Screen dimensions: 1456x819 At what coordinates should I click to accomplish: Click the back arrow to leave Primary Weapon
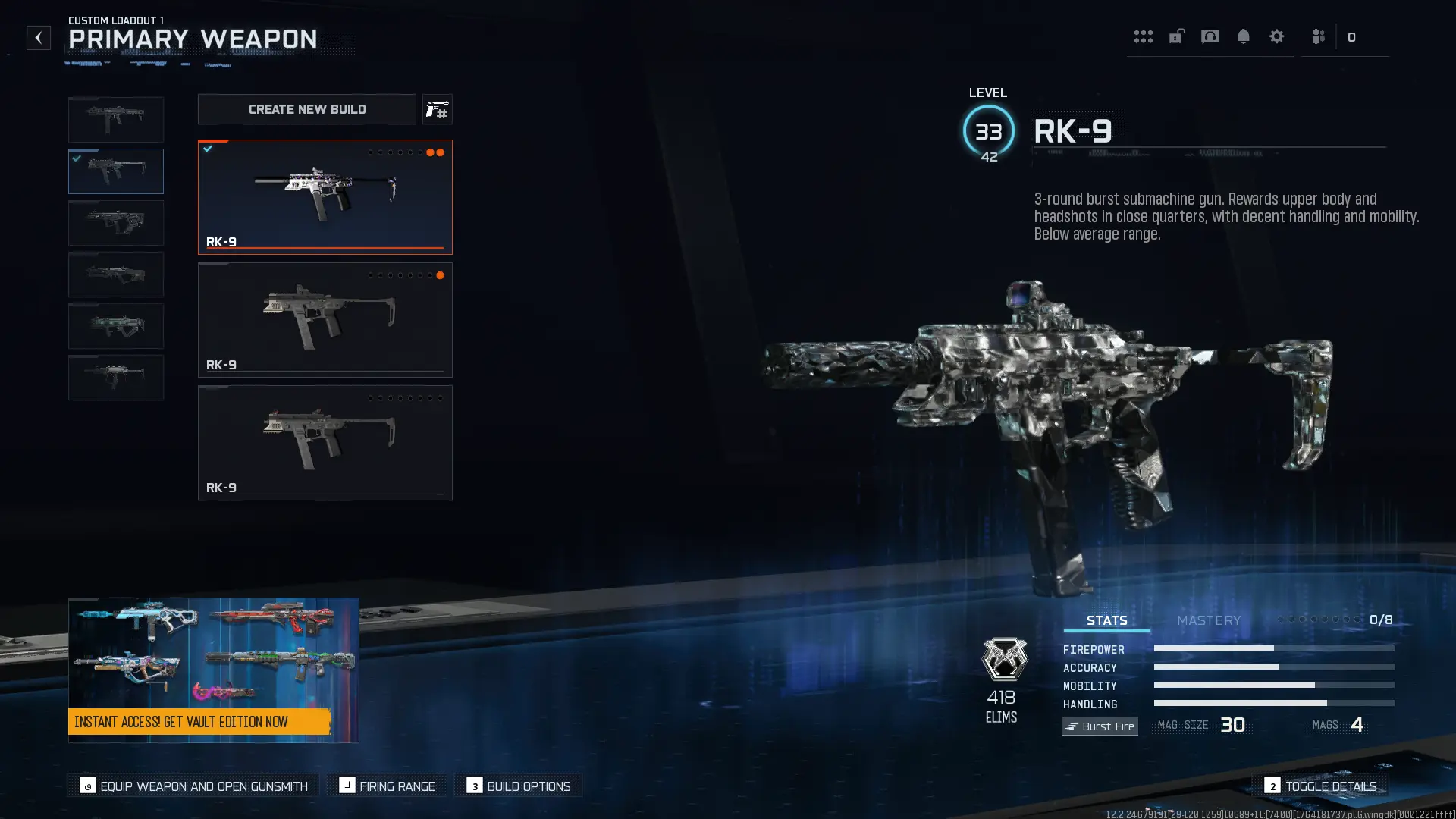(x=39, y=38)
